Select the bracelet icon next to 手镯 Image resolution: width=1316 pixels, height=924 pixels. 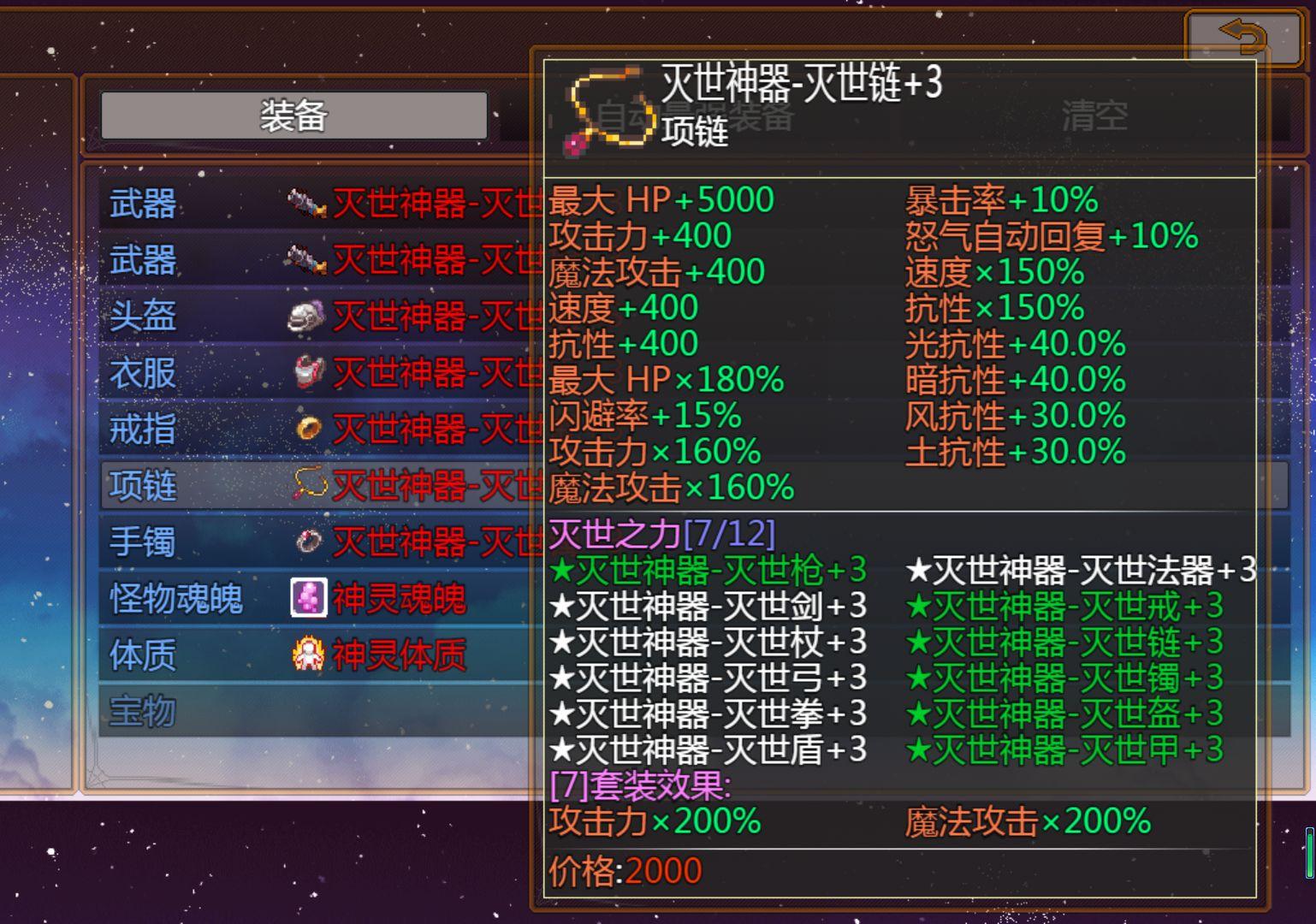(308, 542)
